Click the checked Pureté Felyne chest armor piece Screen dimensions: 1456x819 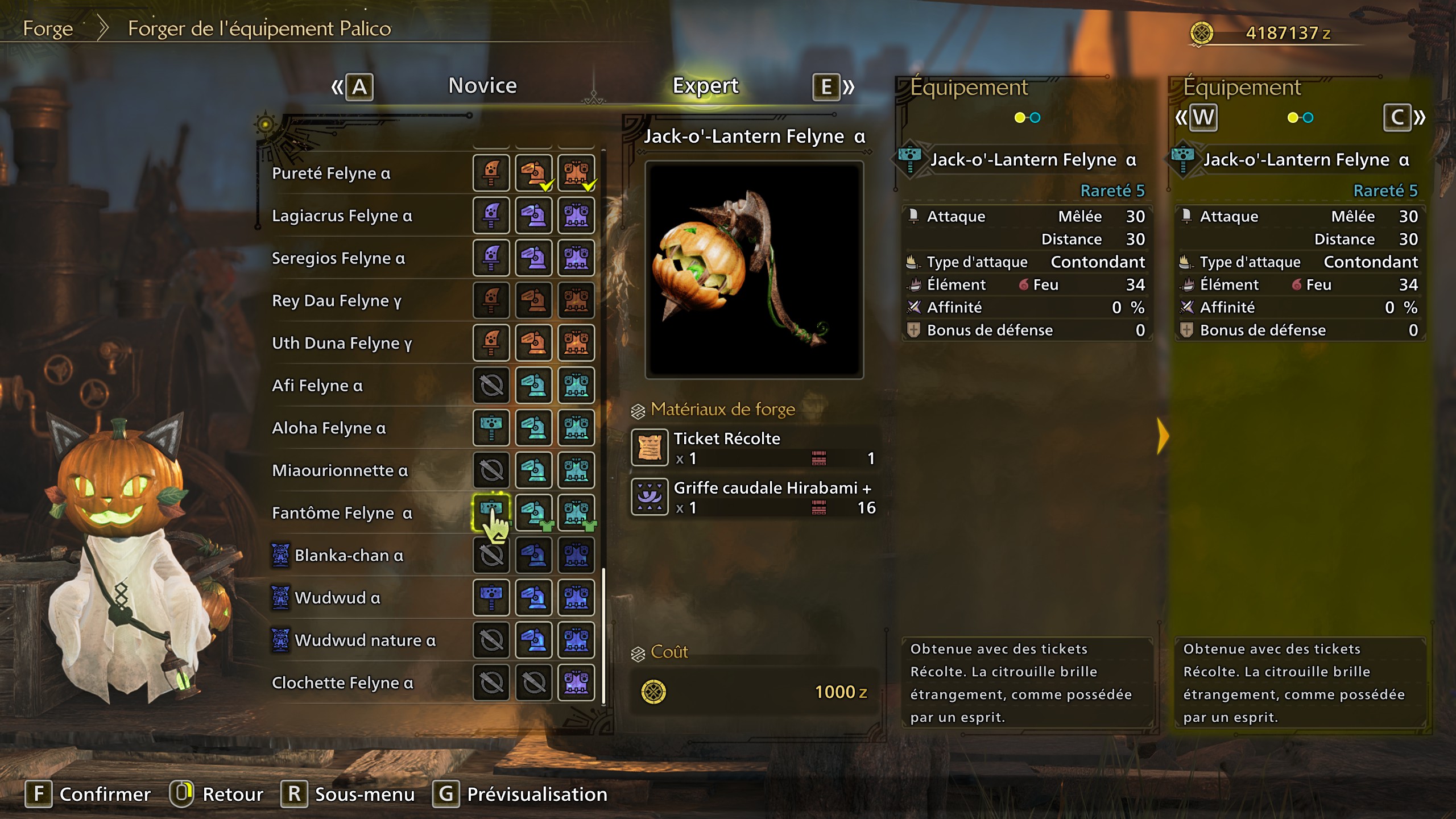pos(576,173)
